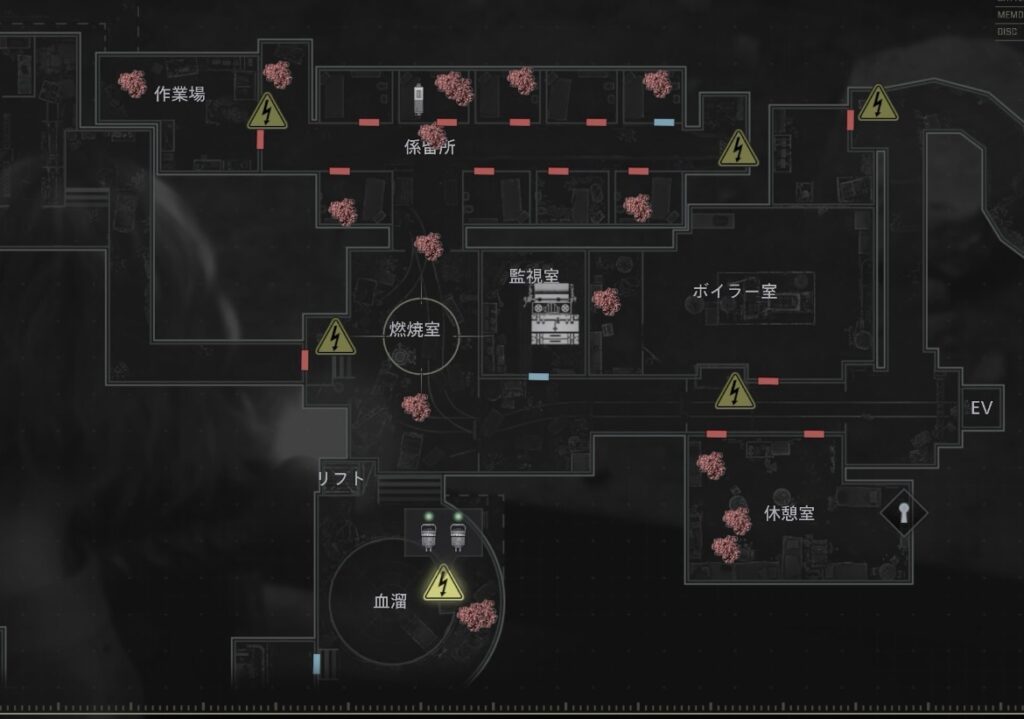This screenshot has width=1024, height=719.
Task: Click the 休憩室 room label
Action: (x=789, y=513)
